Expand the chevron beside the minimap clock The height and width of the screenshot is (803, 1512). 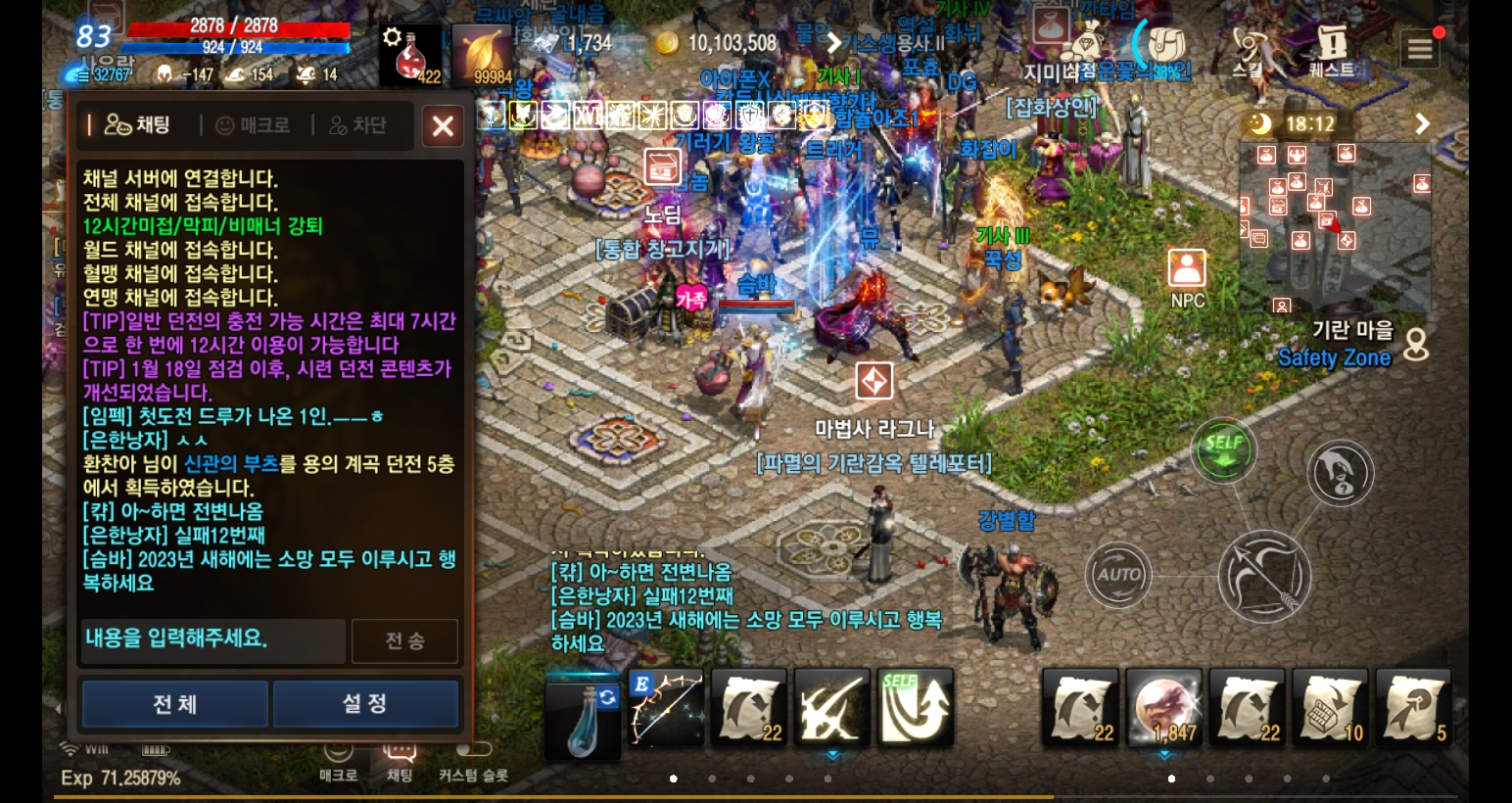coord(1422,124)
